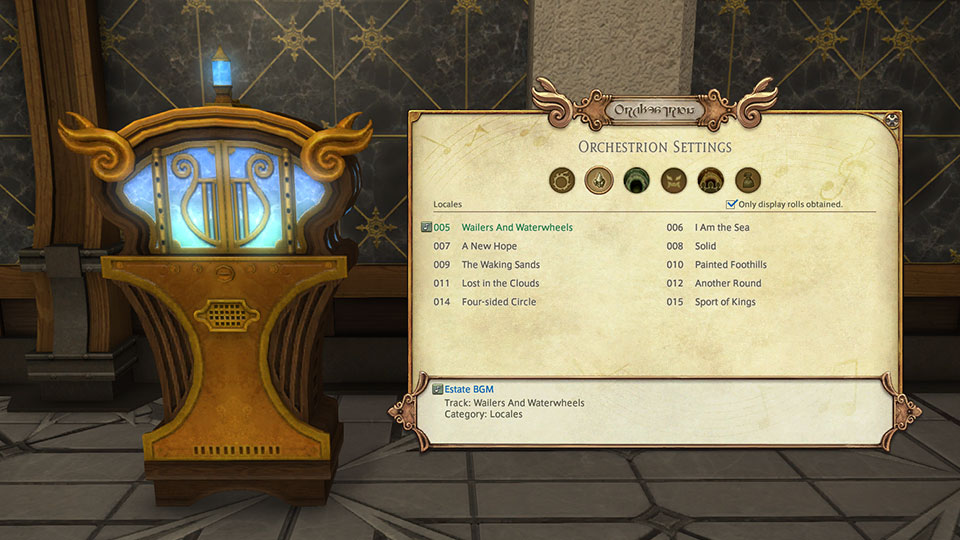960x540 pixels.
Task: Choose the track A New Hope
Action: click(489, 246)
